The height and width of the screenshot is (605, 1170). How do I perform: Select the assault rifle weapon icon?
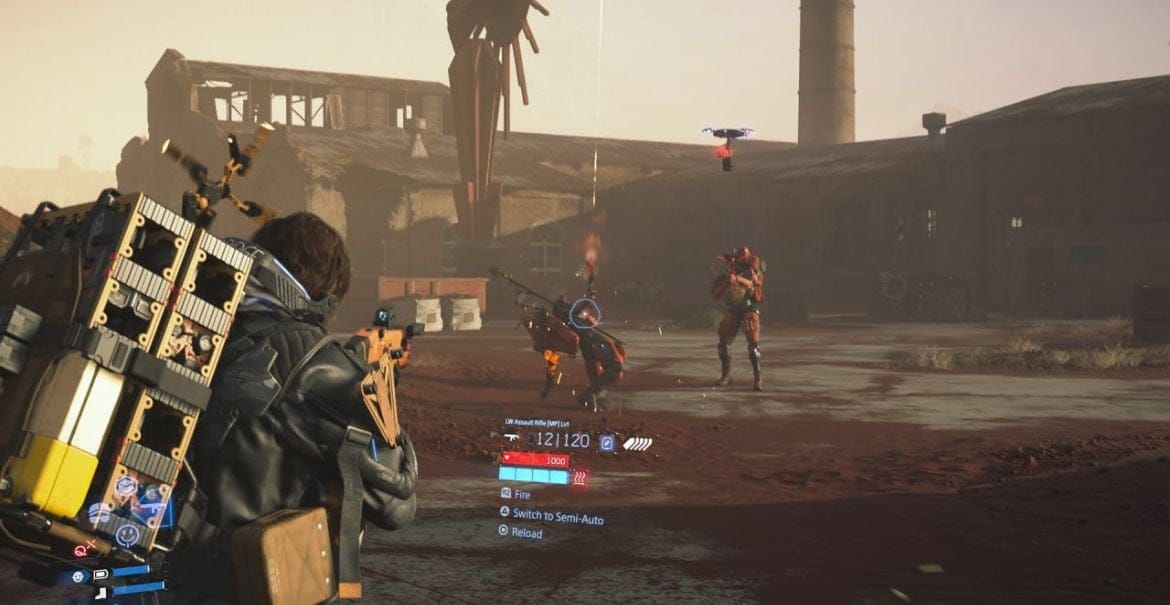511,439
